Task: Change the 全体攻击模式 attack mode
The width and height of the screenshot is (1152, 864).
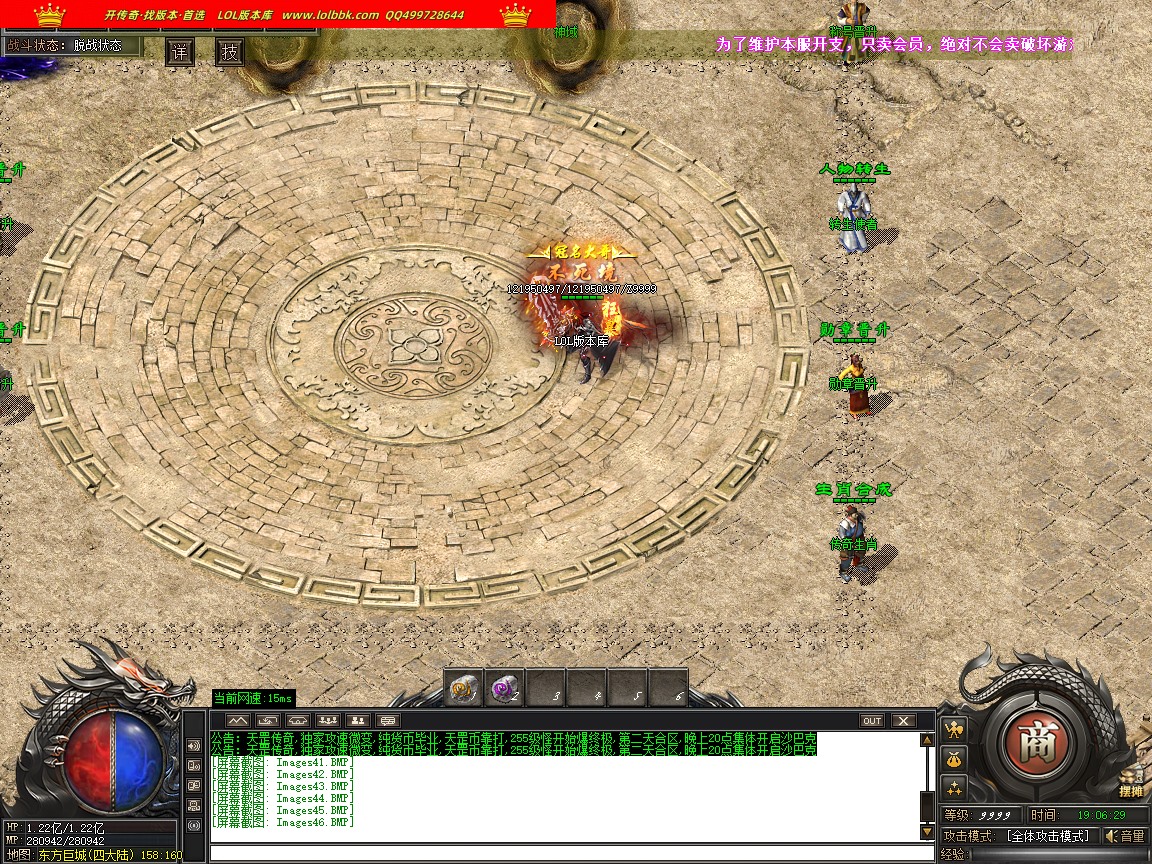Action: 1048,836
